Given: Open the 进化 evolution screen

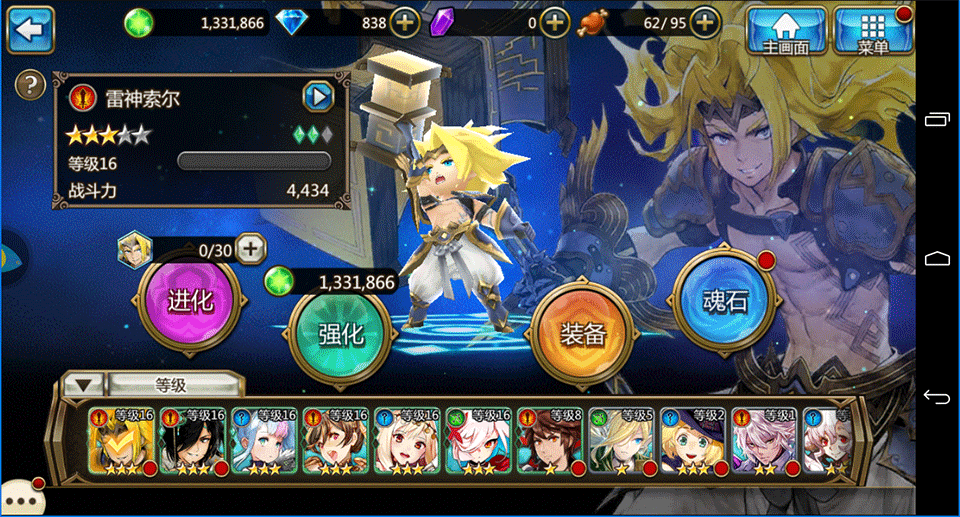Looking at the screenshot, I should click(x=190, y=301).
